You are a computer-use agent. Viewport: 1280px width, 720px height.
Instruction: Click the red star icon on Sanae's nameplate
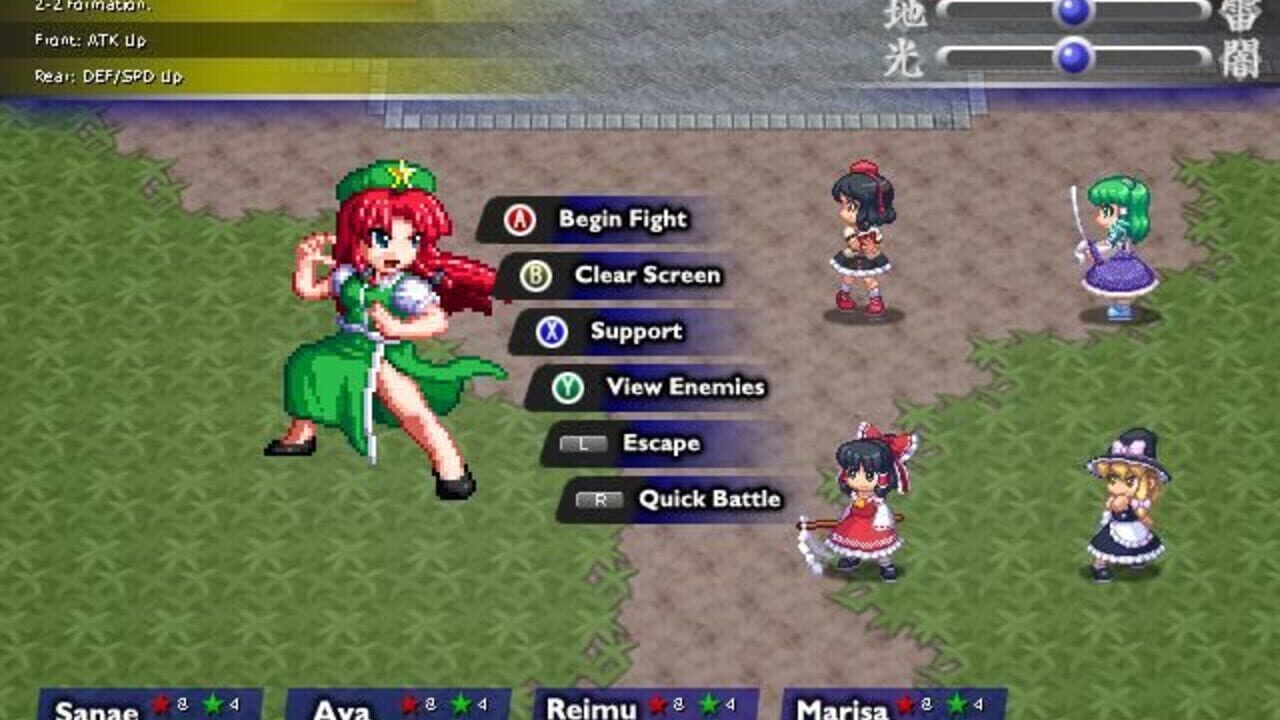pyautogui.click(x=158, y=706)
